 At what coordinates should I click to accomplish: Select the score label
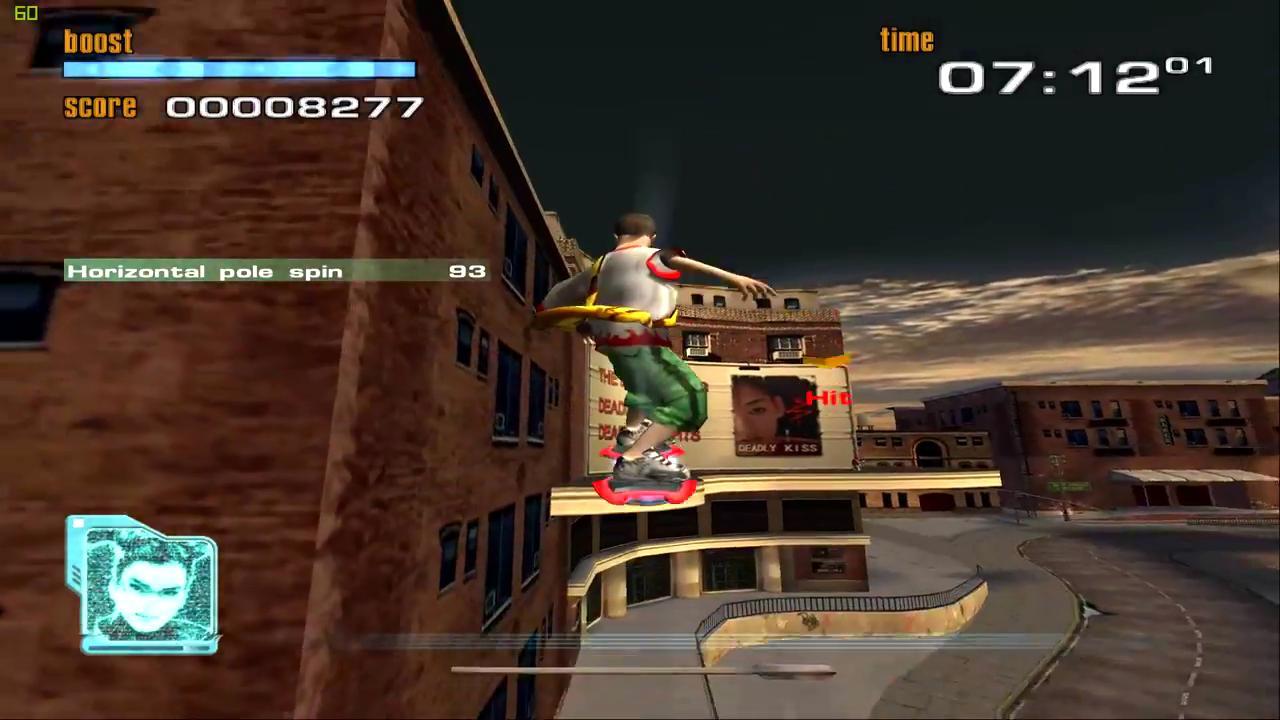point(100,107)
